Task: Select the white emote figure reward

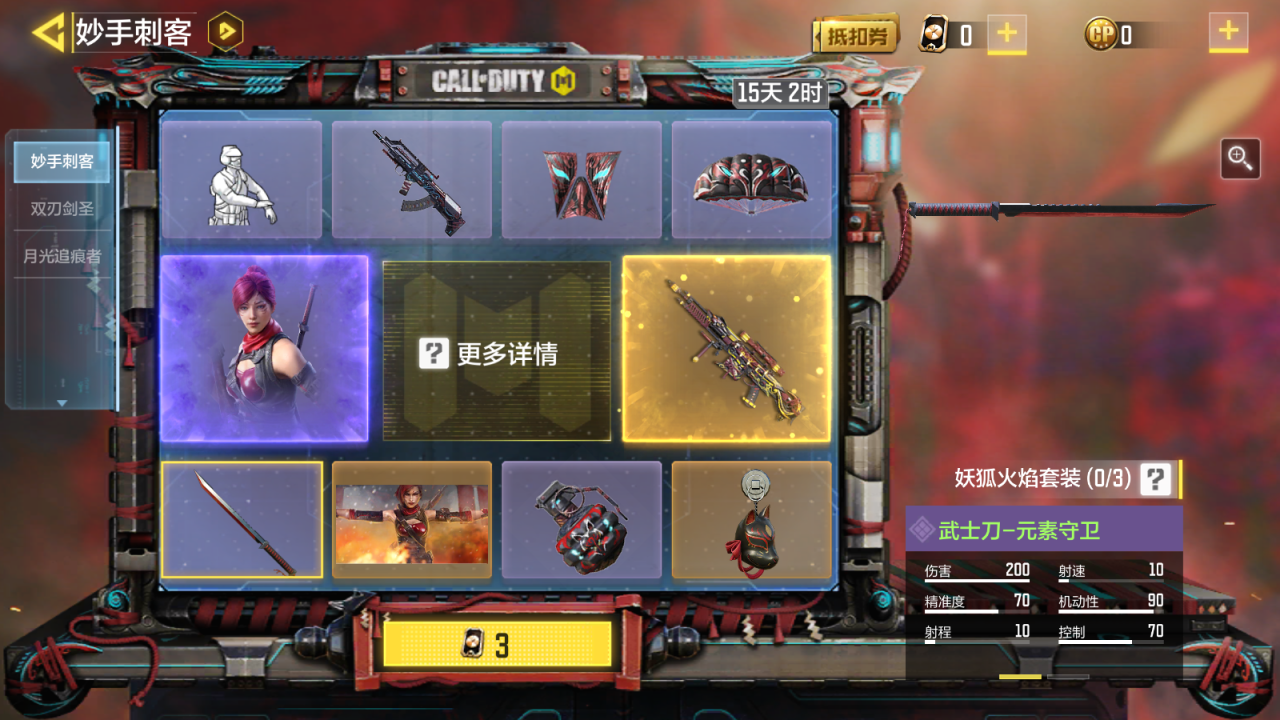Action: pos(241,181)
